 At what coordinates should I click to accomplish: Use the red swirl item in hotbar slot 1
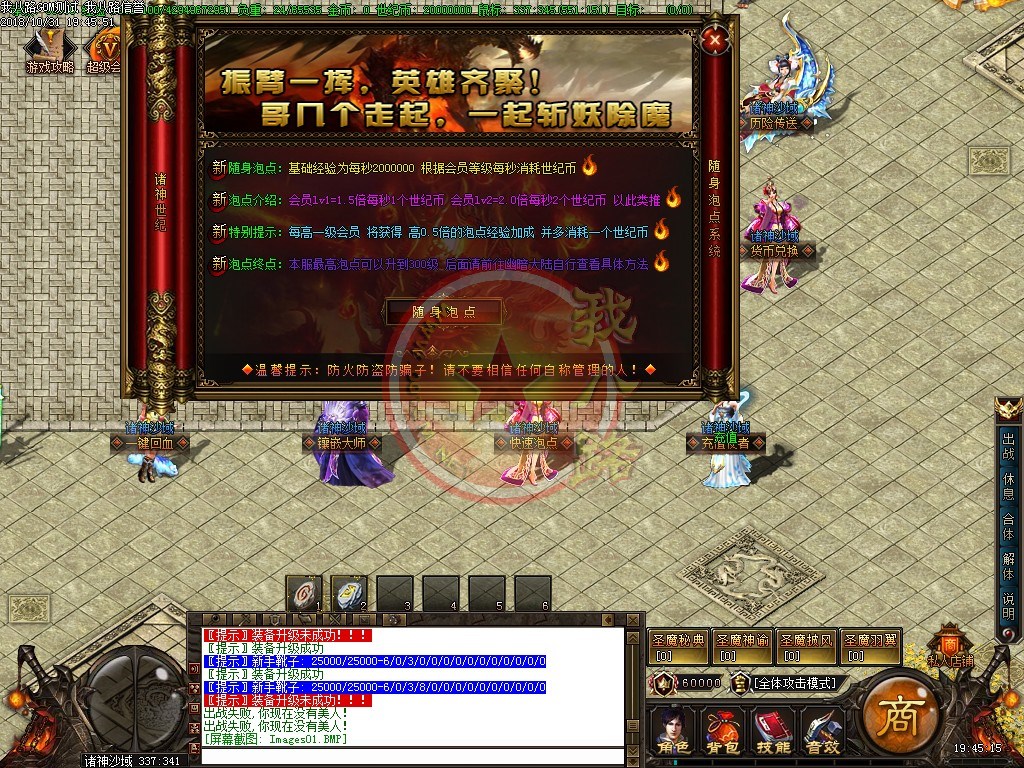pos(304,593)
